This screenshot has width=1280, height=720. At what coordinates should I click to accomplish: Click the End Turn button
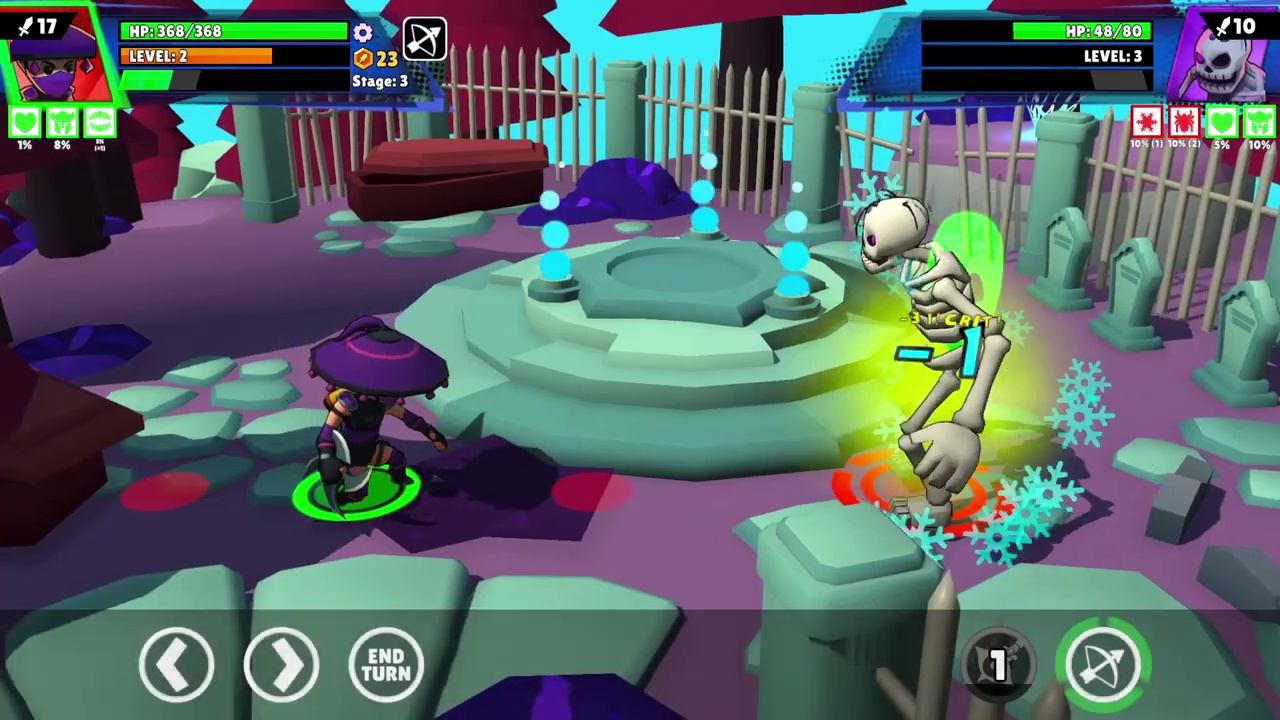pos(386,663)
